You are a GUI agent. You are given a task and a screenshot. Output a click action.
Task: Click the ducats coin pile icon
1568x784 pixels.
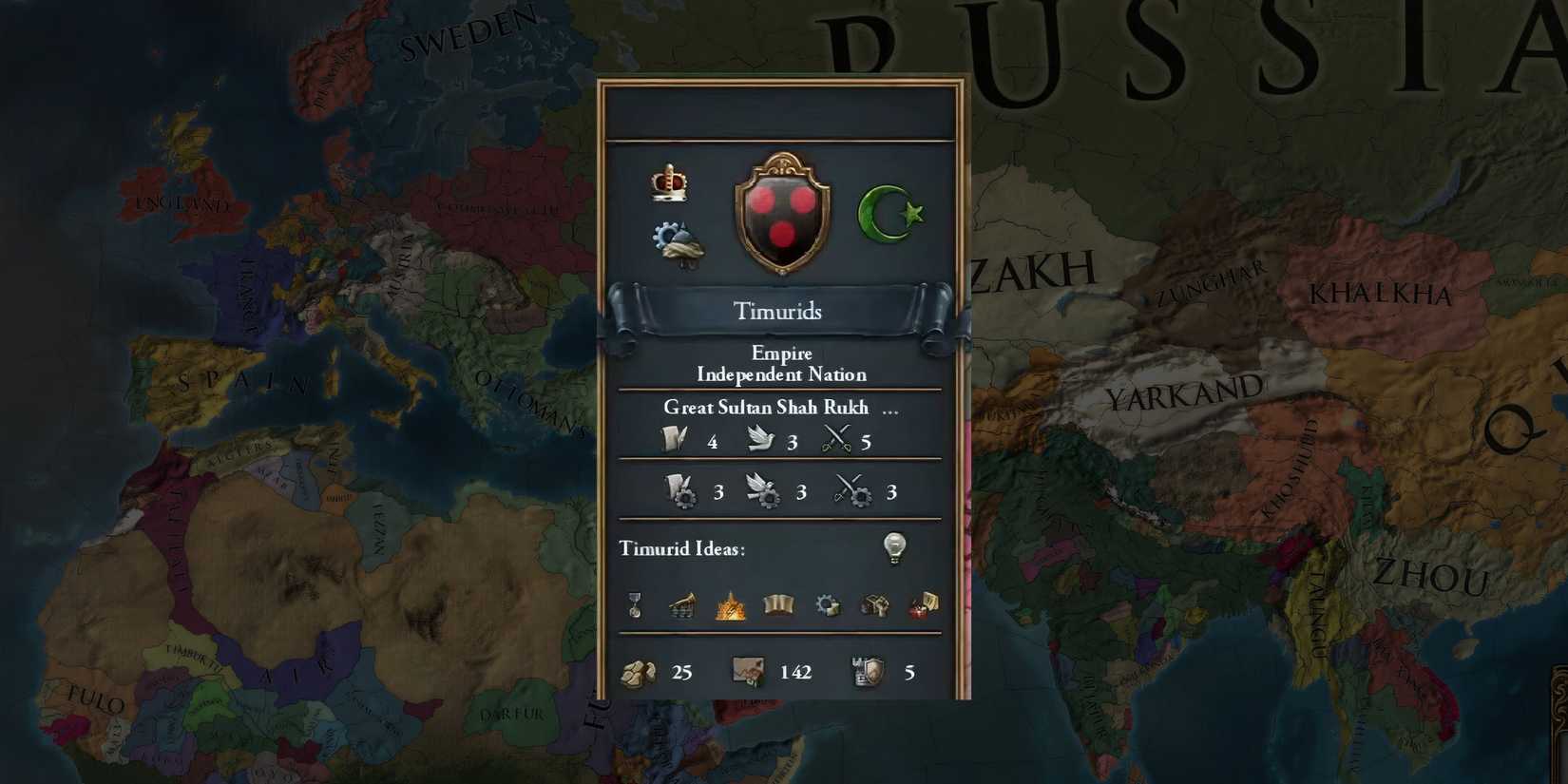(640, 671)
